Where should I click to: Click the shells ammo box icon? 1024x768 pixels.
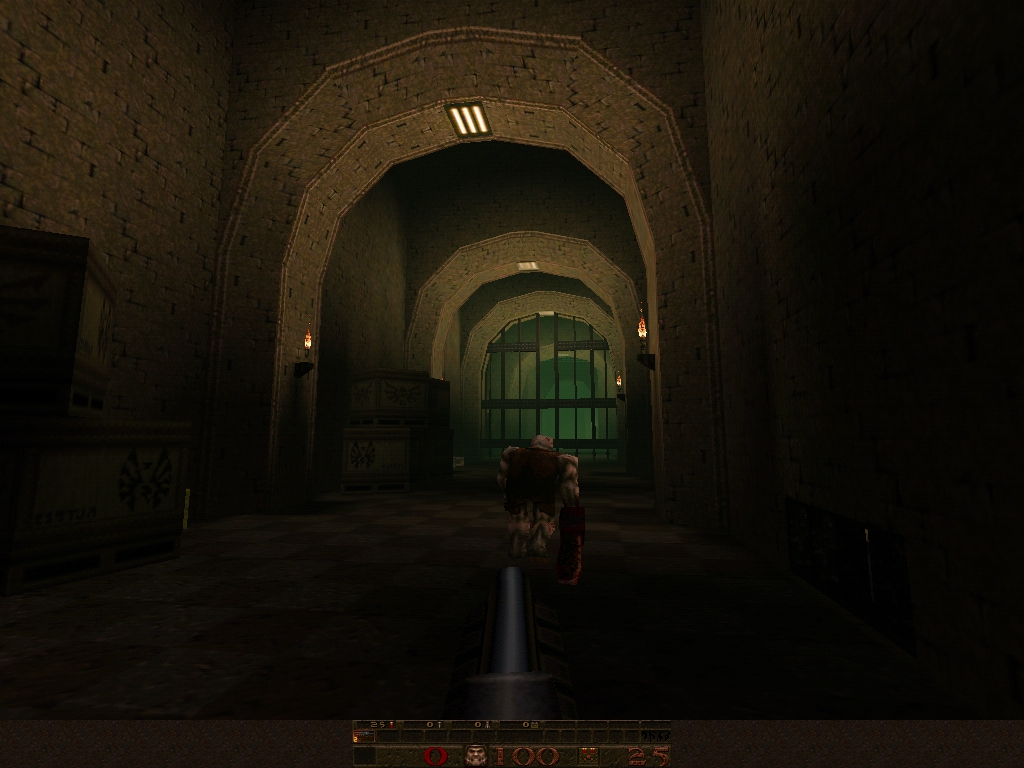[591, 755]
